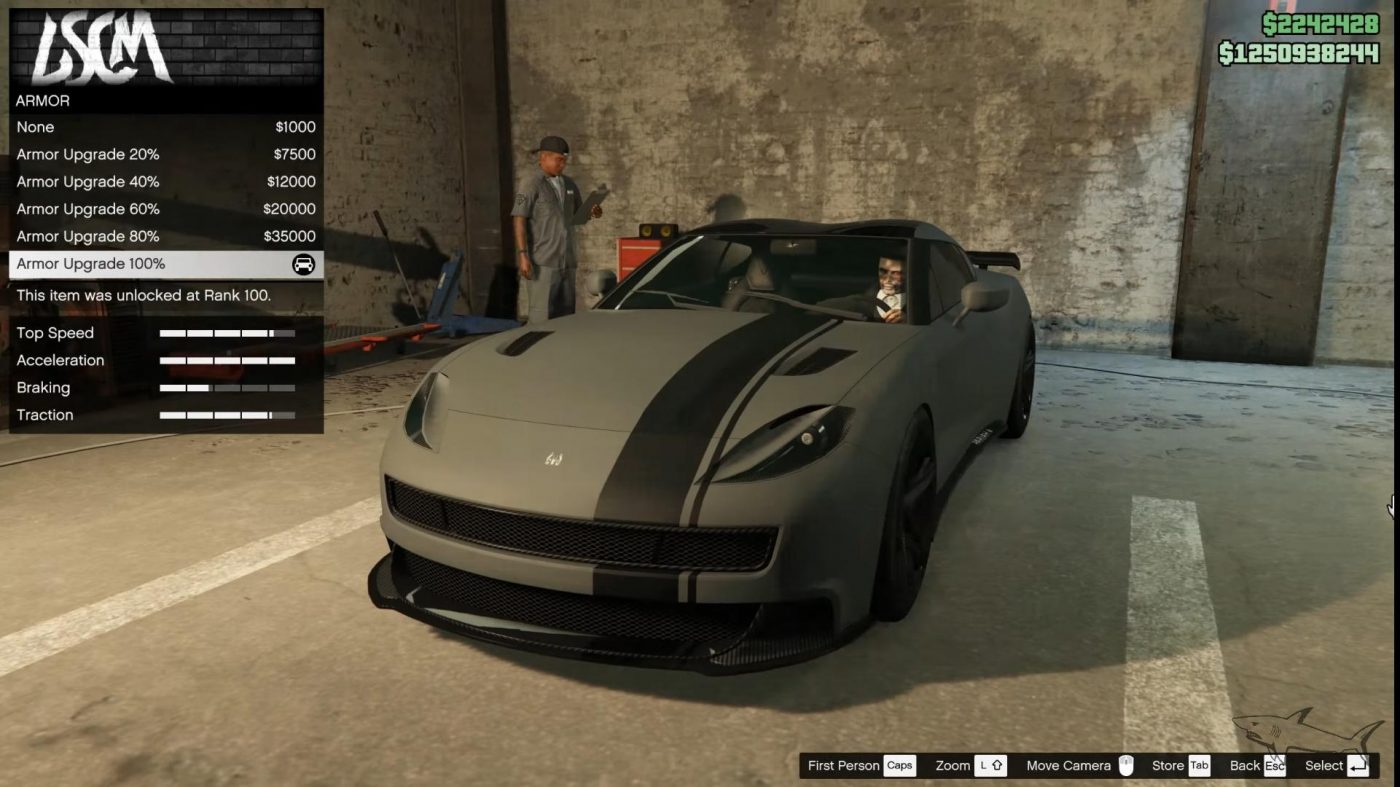Click the Caps key badge for First Person
This screenshot has height=787, width=1400.
point(899,765)
